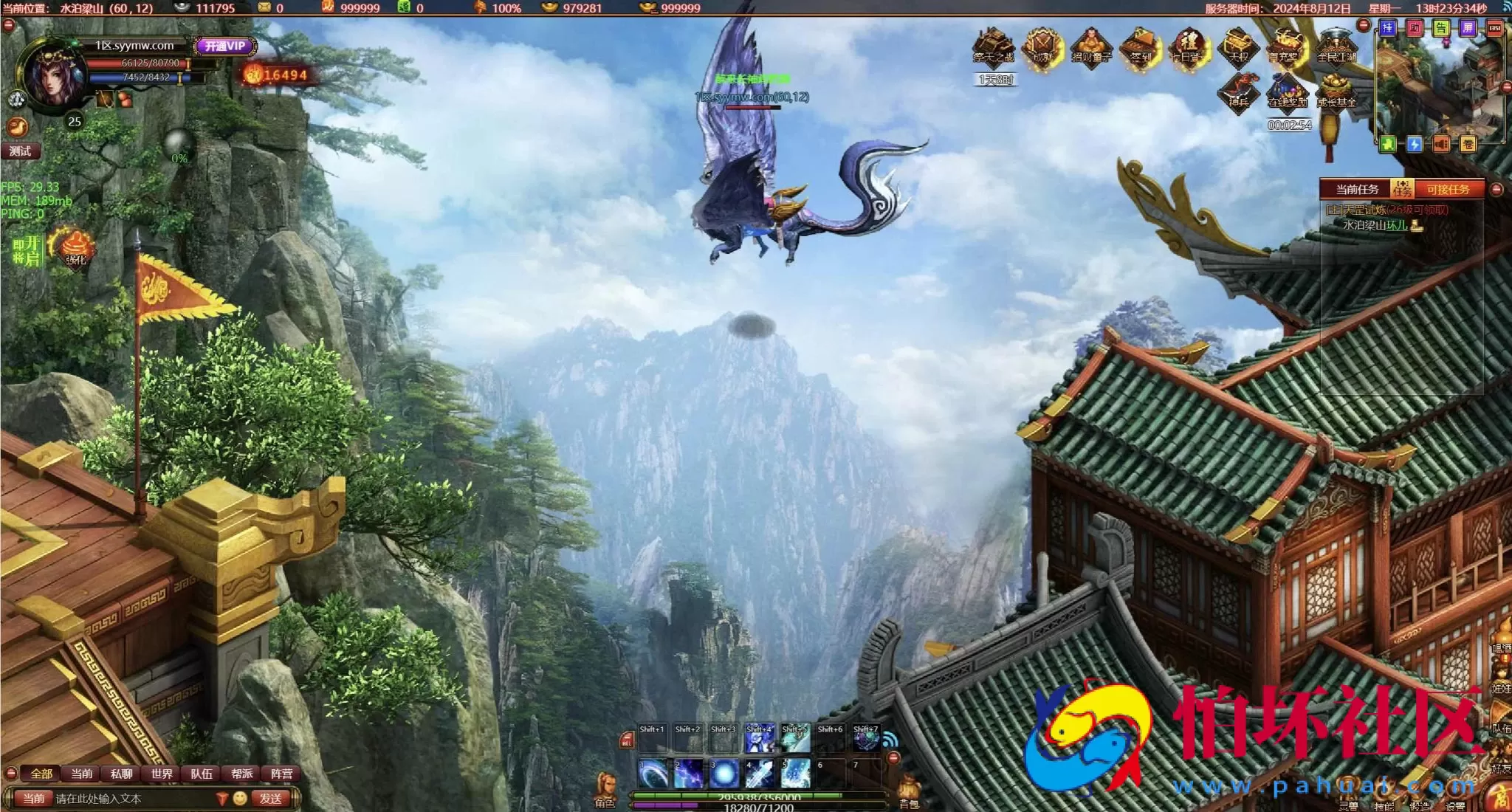Open the 签到 daily sign-in icon

point(1141,47)
